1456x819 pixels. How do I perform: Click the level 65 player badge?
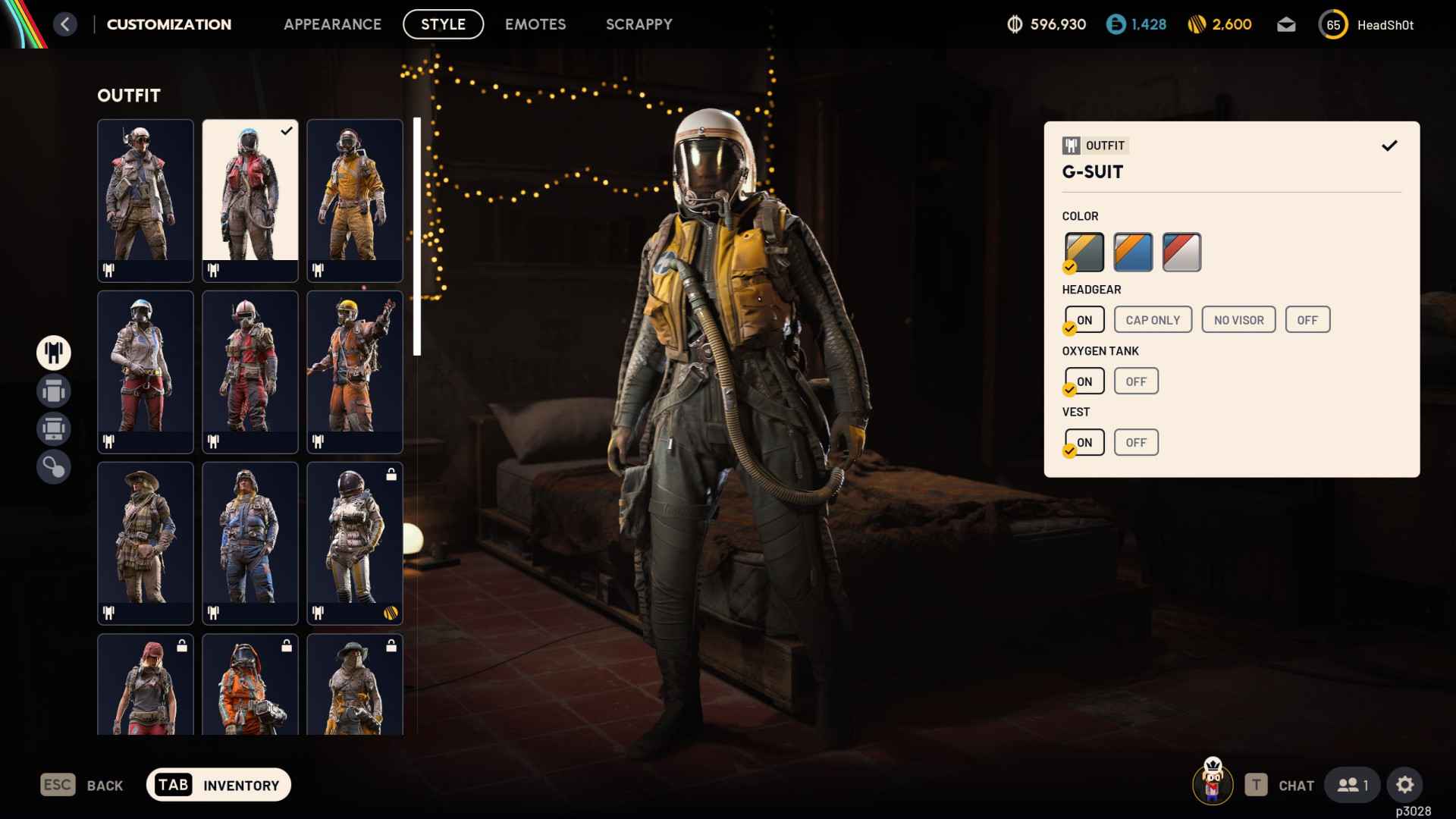[1333, 24]
